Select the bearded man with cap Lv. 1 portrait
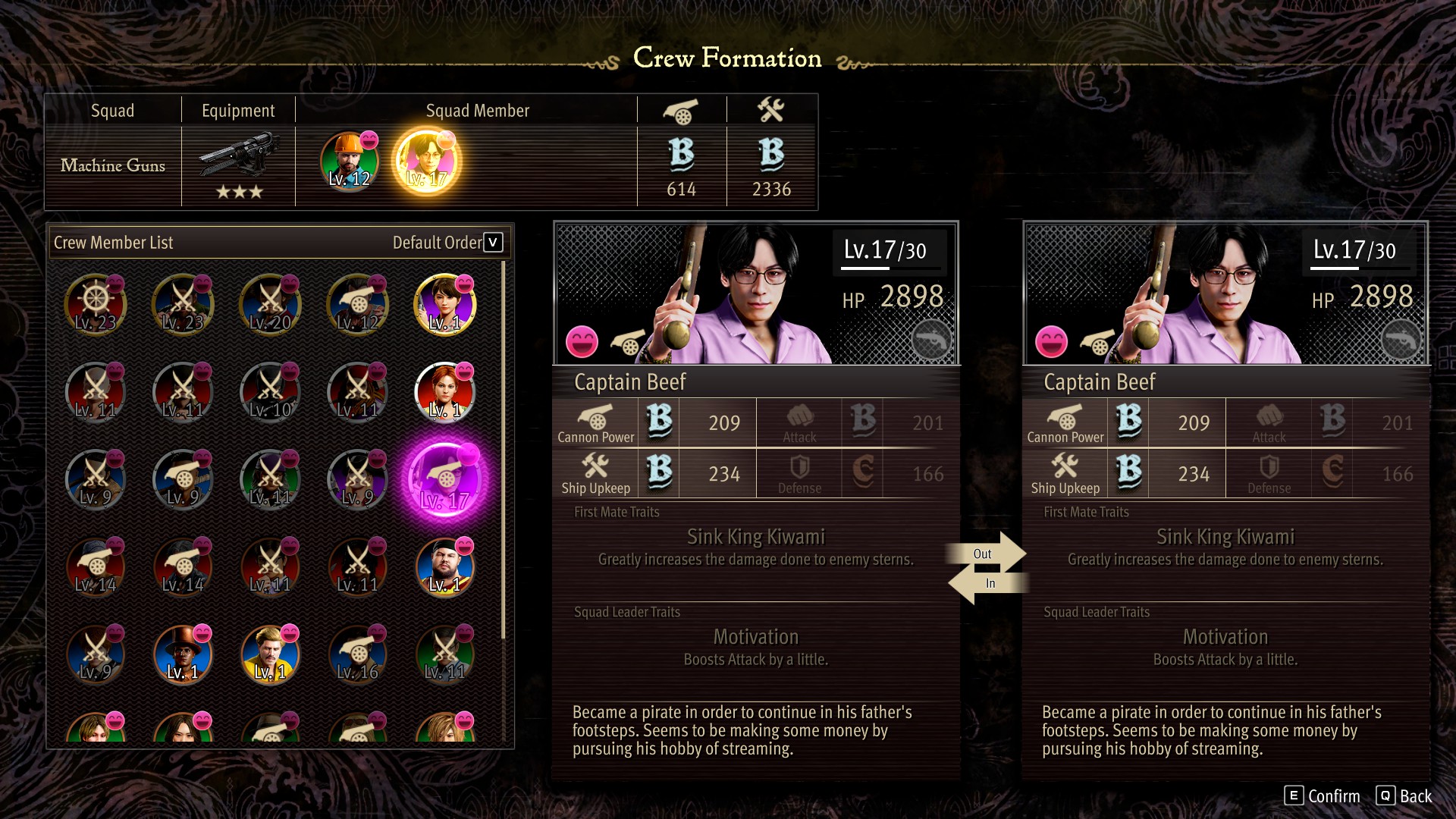Screen dimensions: 1456x819 pos(445,567)
